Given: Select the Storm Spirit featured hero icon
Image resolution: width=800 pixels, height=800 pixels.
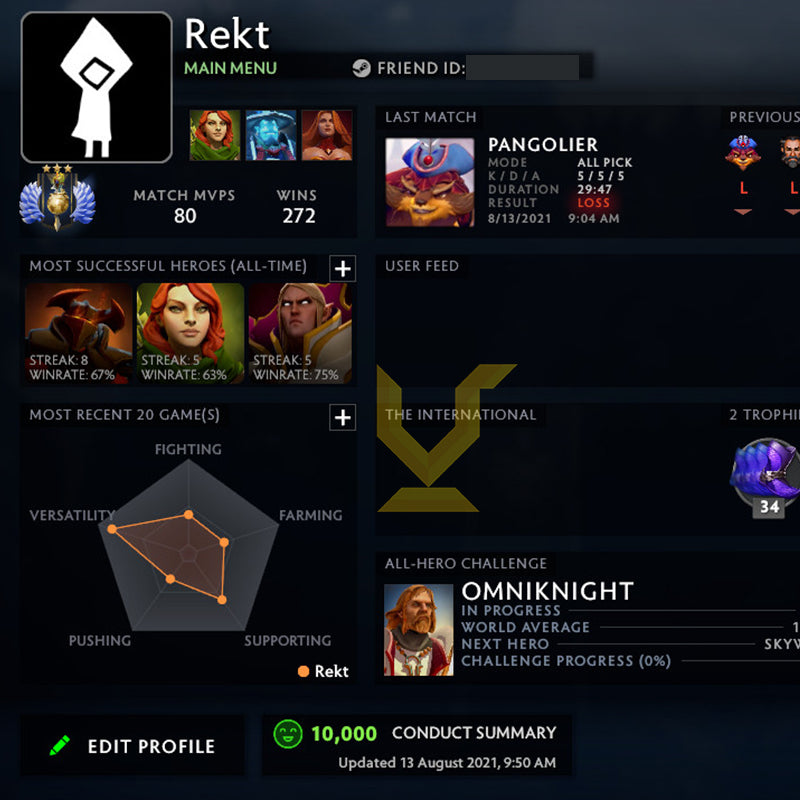Looking at the screenshot, I should 271,135.
